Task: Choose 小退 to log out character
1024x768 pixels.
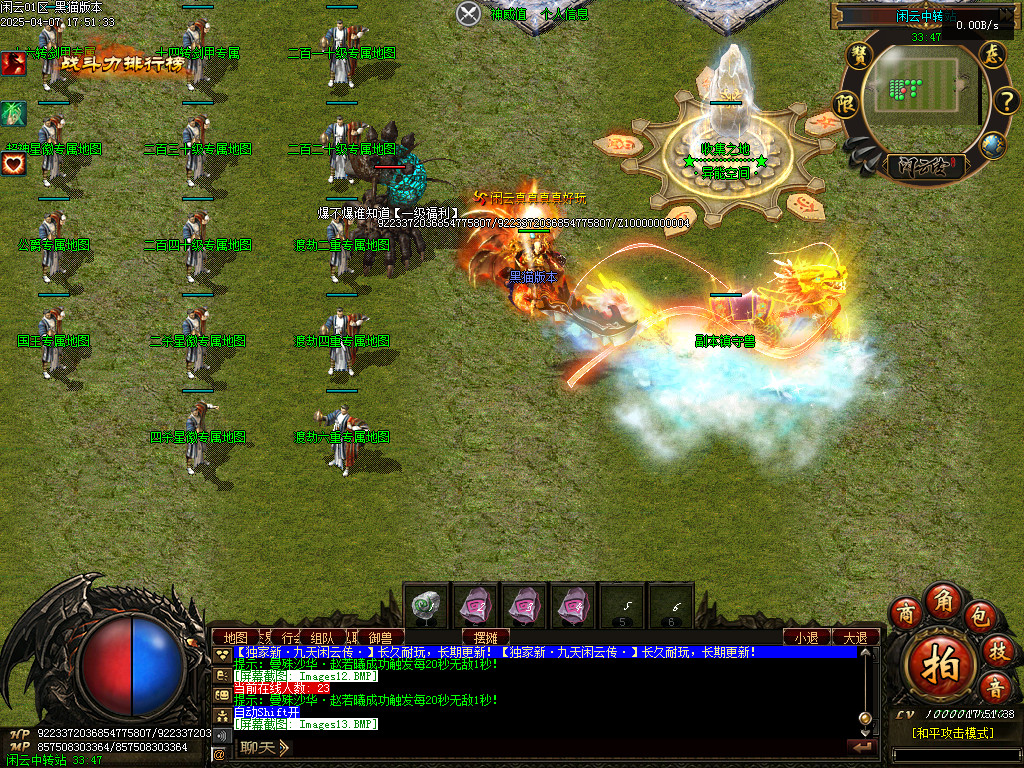Action: click(806, 637)
